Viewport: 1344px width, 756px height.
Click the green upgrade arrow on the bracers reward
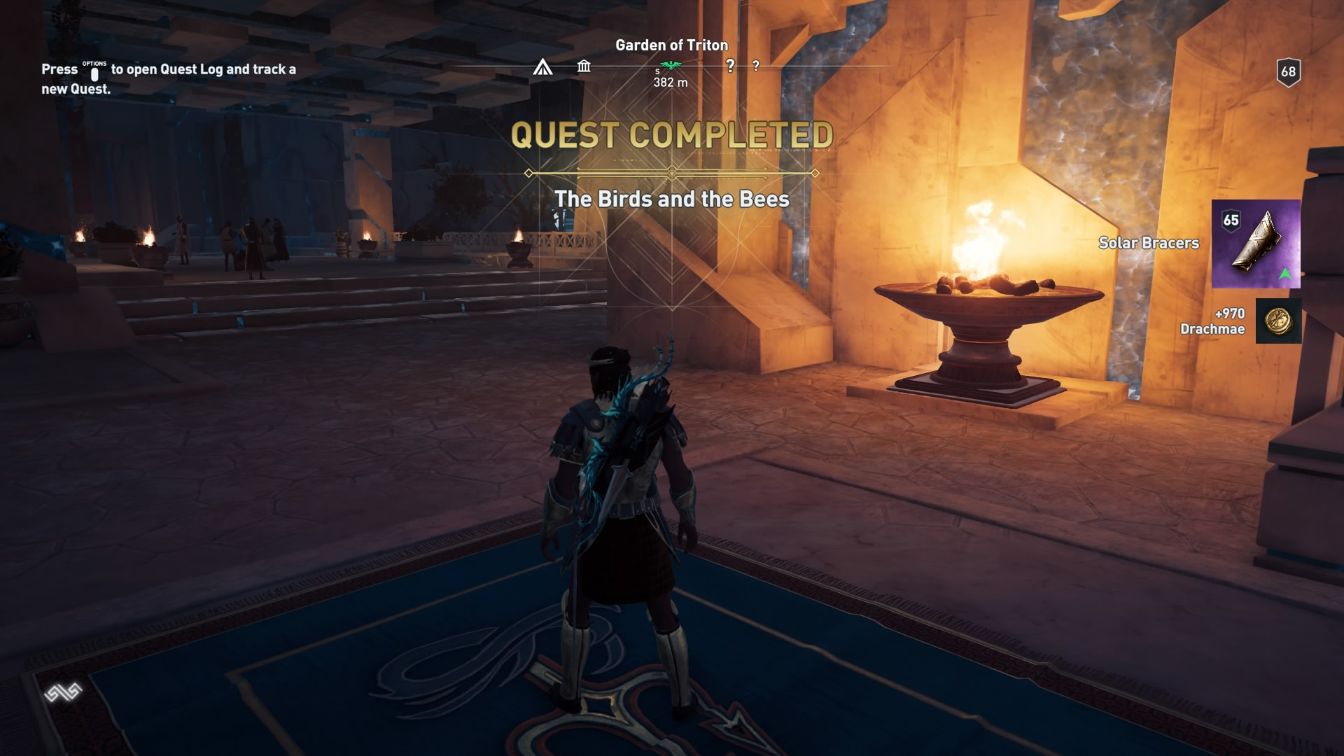(x=1285, y=273)
